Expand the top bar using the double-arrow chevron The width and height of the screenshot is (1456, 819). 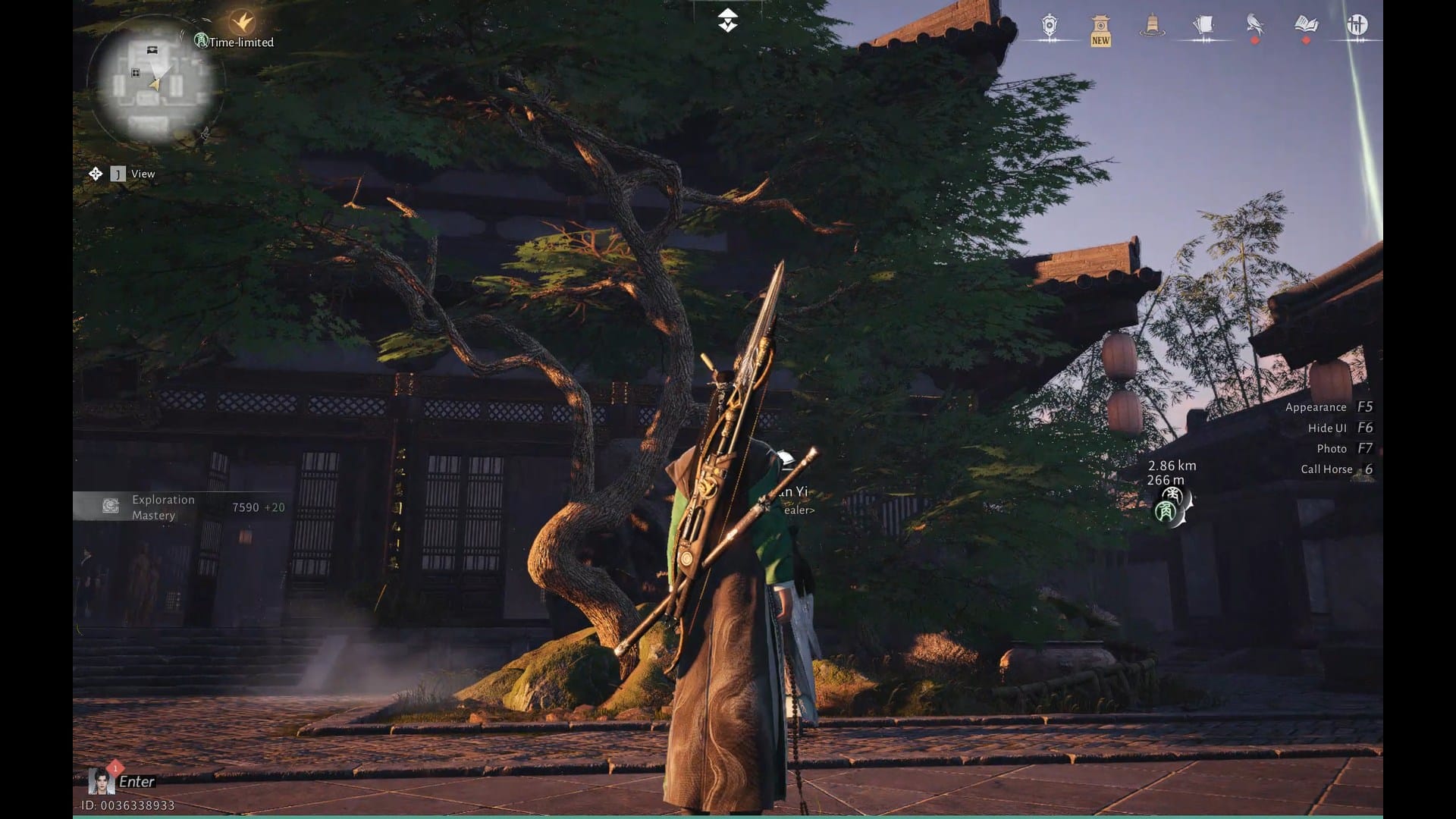pos(727,20)
